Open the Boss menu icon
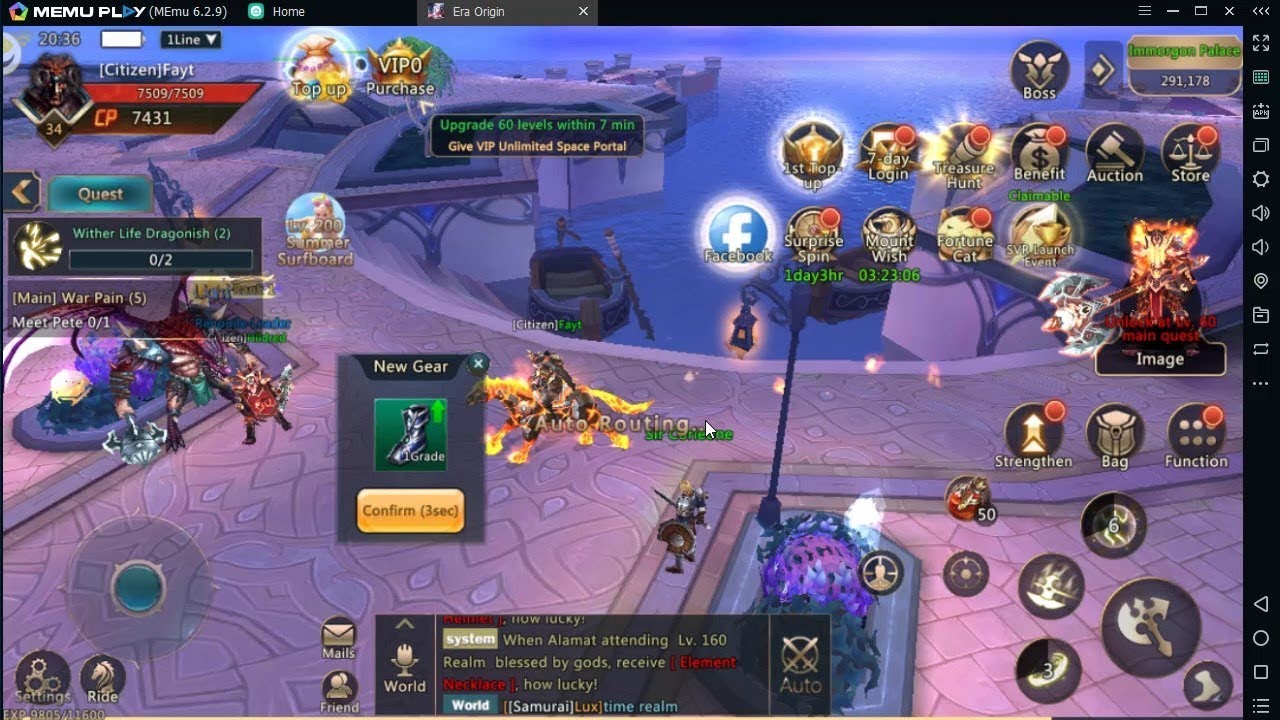The height and width of the screenshot is (720, 1280). tap(1039, 71)
